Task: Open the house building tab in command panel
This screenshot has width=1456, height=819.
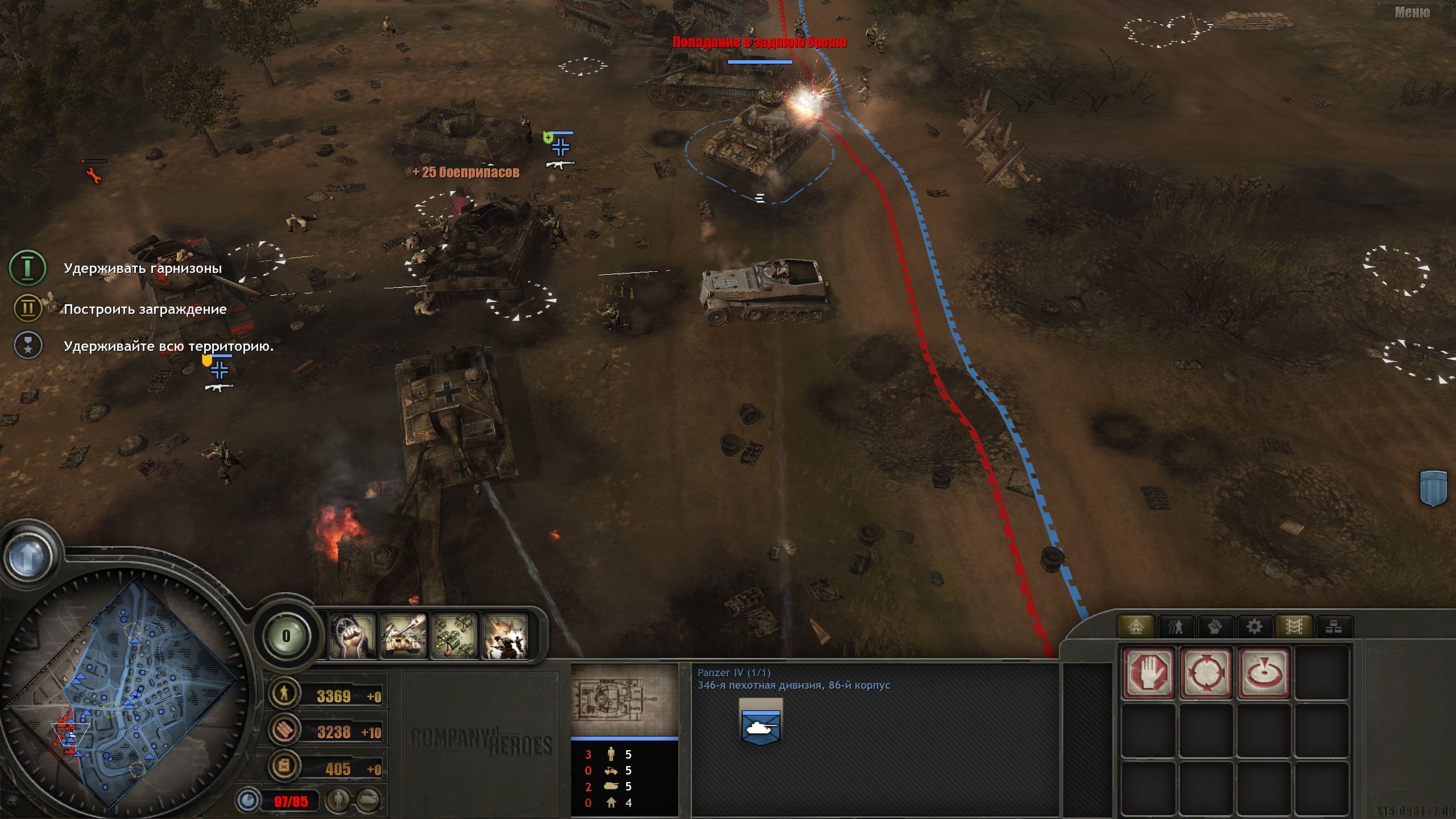Action: pyautogui.click(x=1135, y=626)
